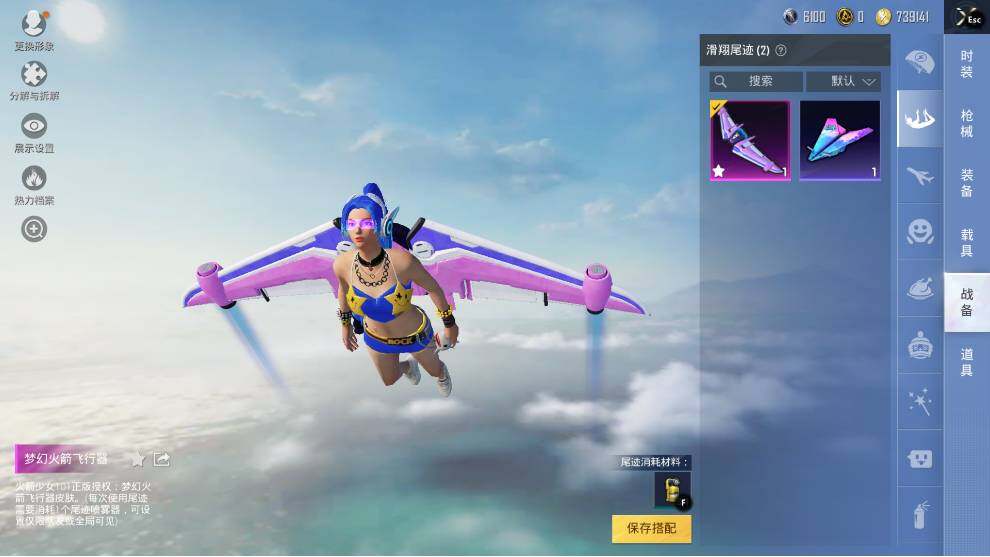This screenshot has width=990, height=557.
Task: Save the loadout with 保存搭配
Action: 651,528
